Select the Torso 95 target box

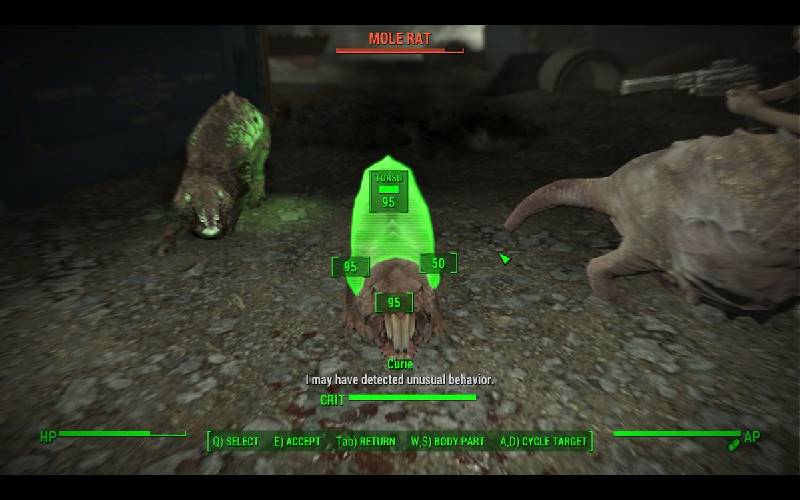(387, 191)
